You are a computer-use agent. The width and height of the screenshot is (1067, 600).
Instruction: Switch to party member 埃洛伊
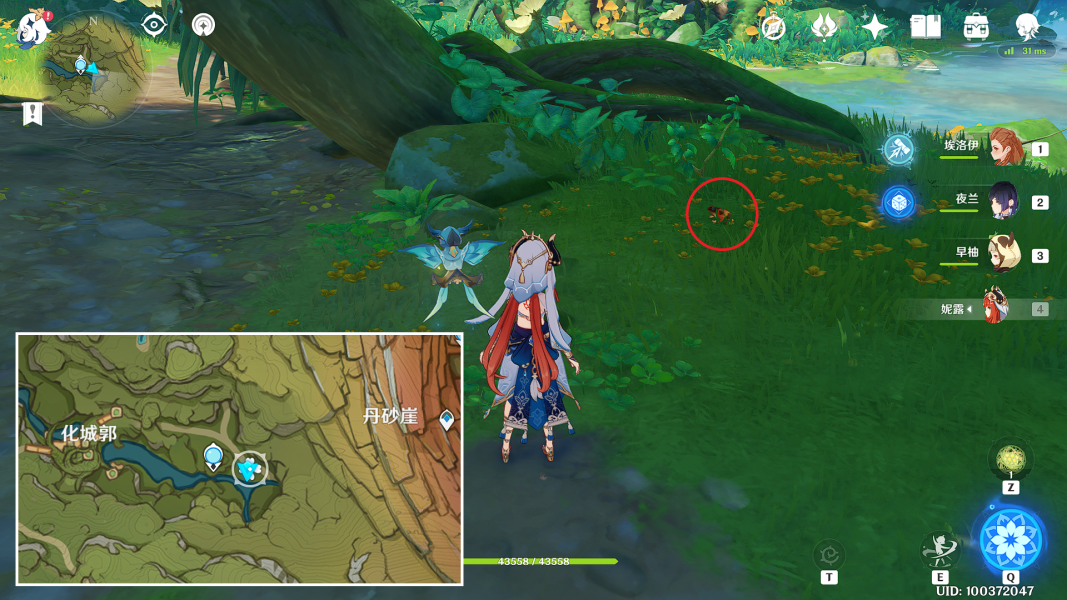coord(1003,148)
